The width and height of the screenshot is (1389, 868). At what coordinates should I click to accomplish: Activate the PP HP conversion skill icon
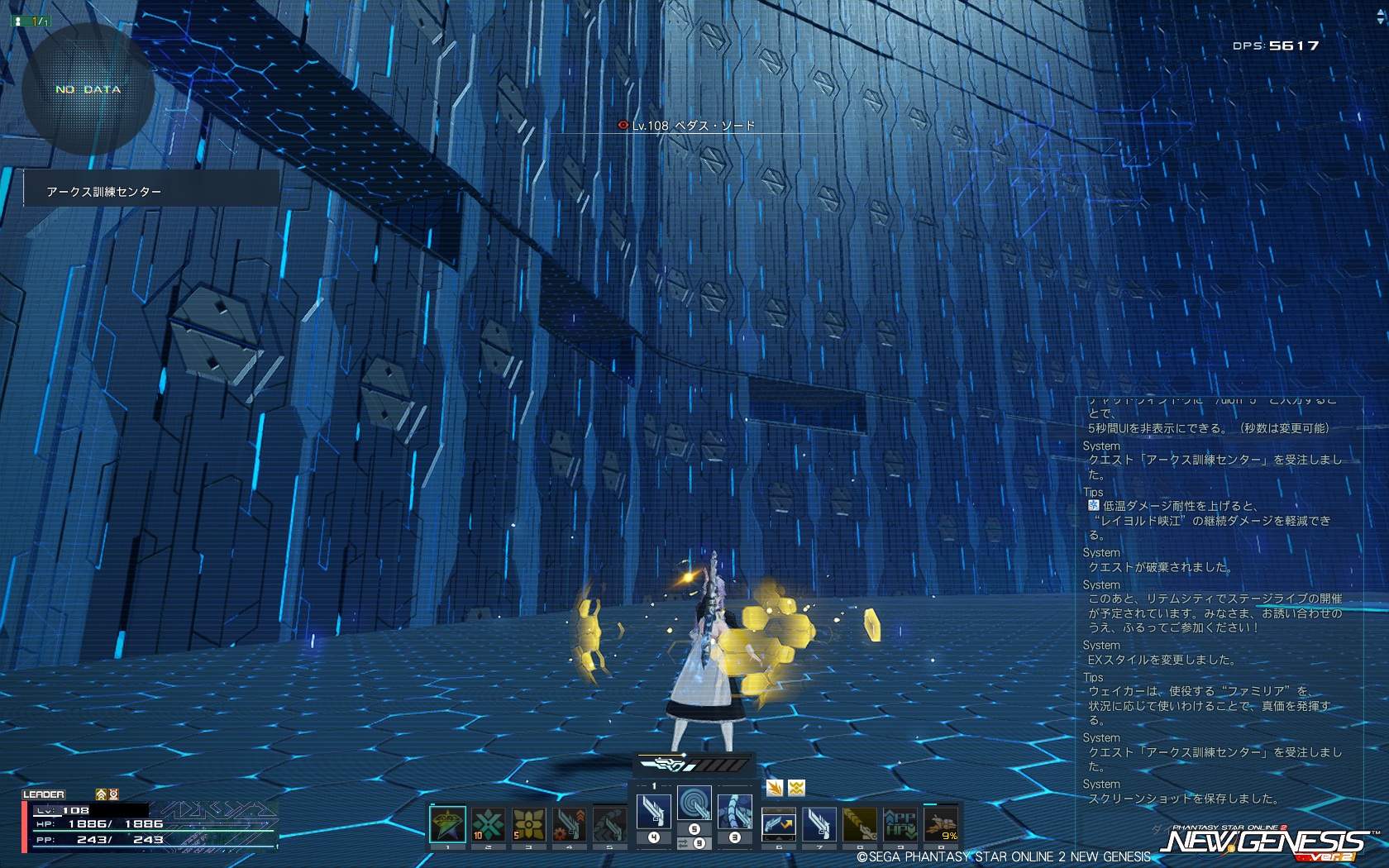pos(900,824)
